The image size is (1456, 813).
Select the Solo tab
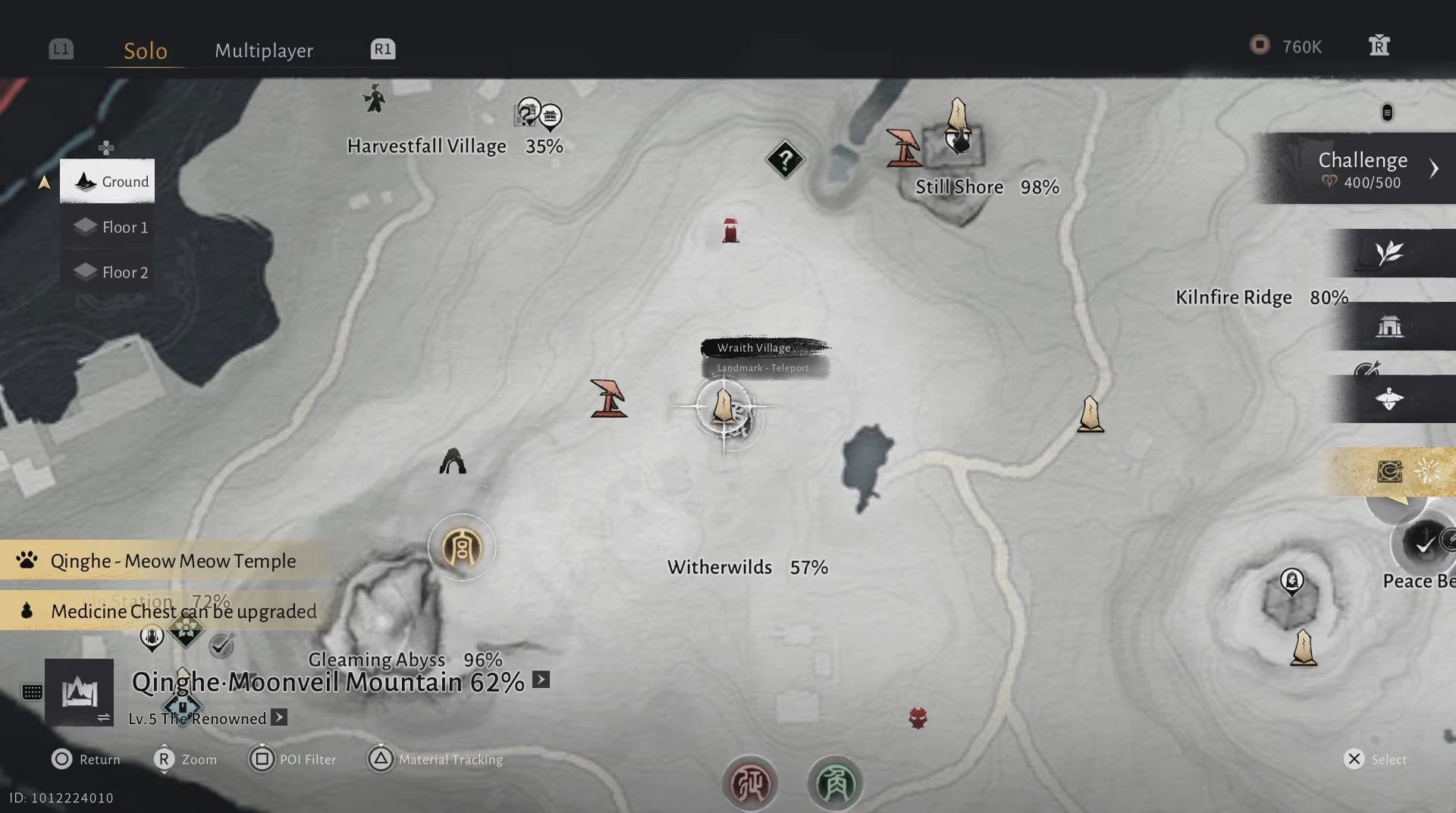point(145,50)
